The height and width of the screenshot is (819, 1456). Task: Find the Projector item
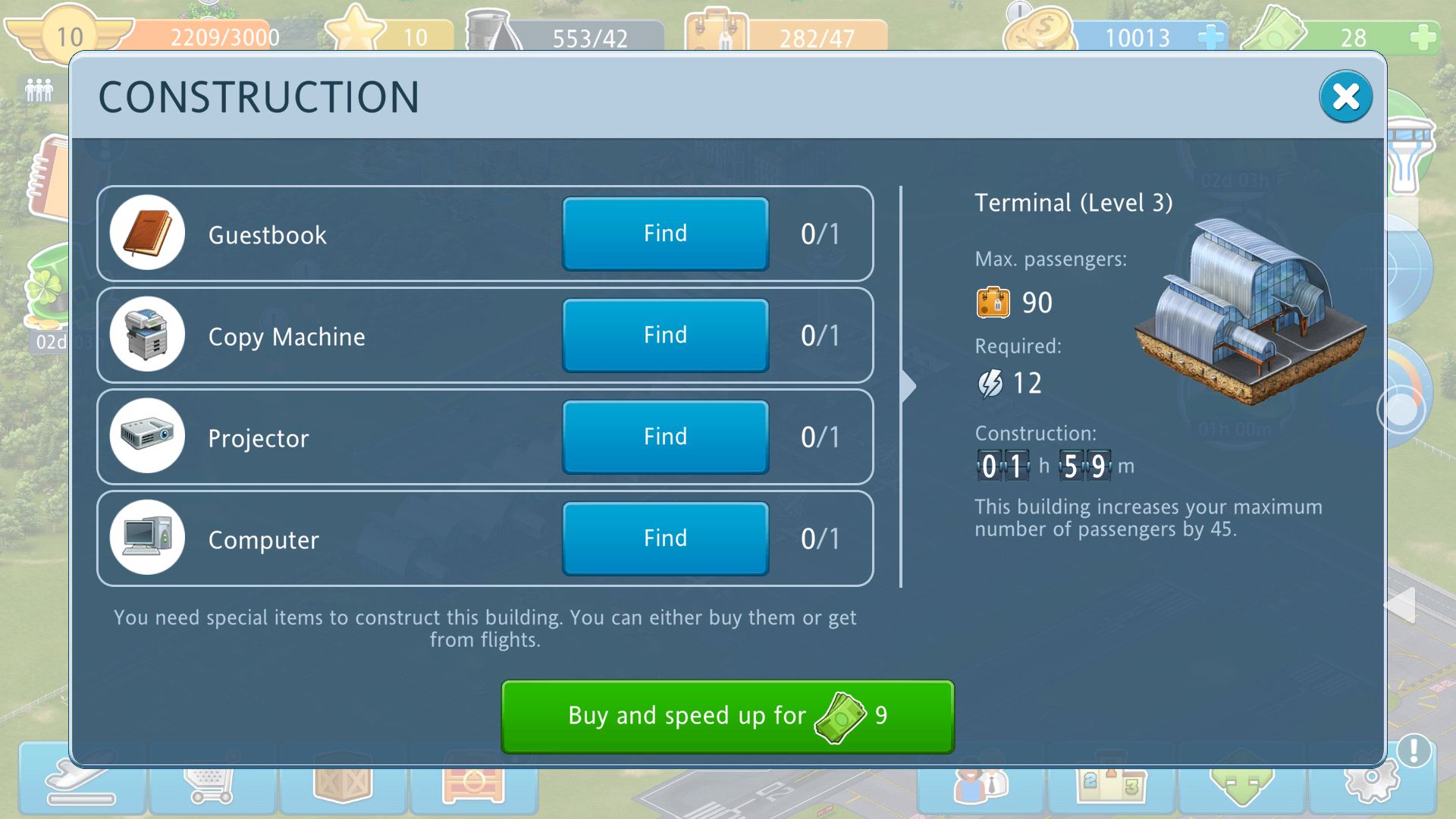665,437
